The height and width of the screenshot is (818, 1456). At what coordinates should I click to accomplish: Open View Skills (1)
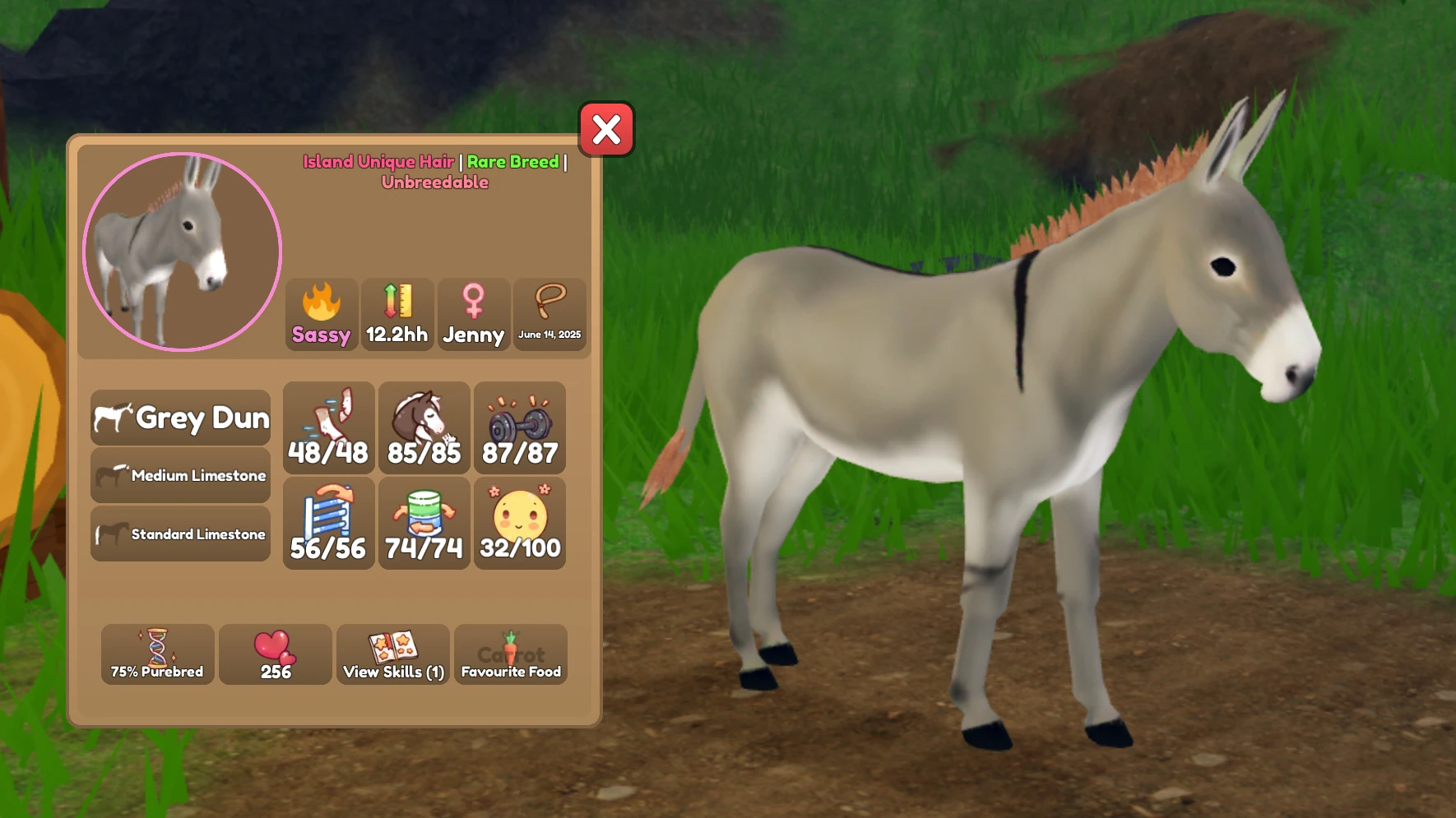tap(392, 655)
